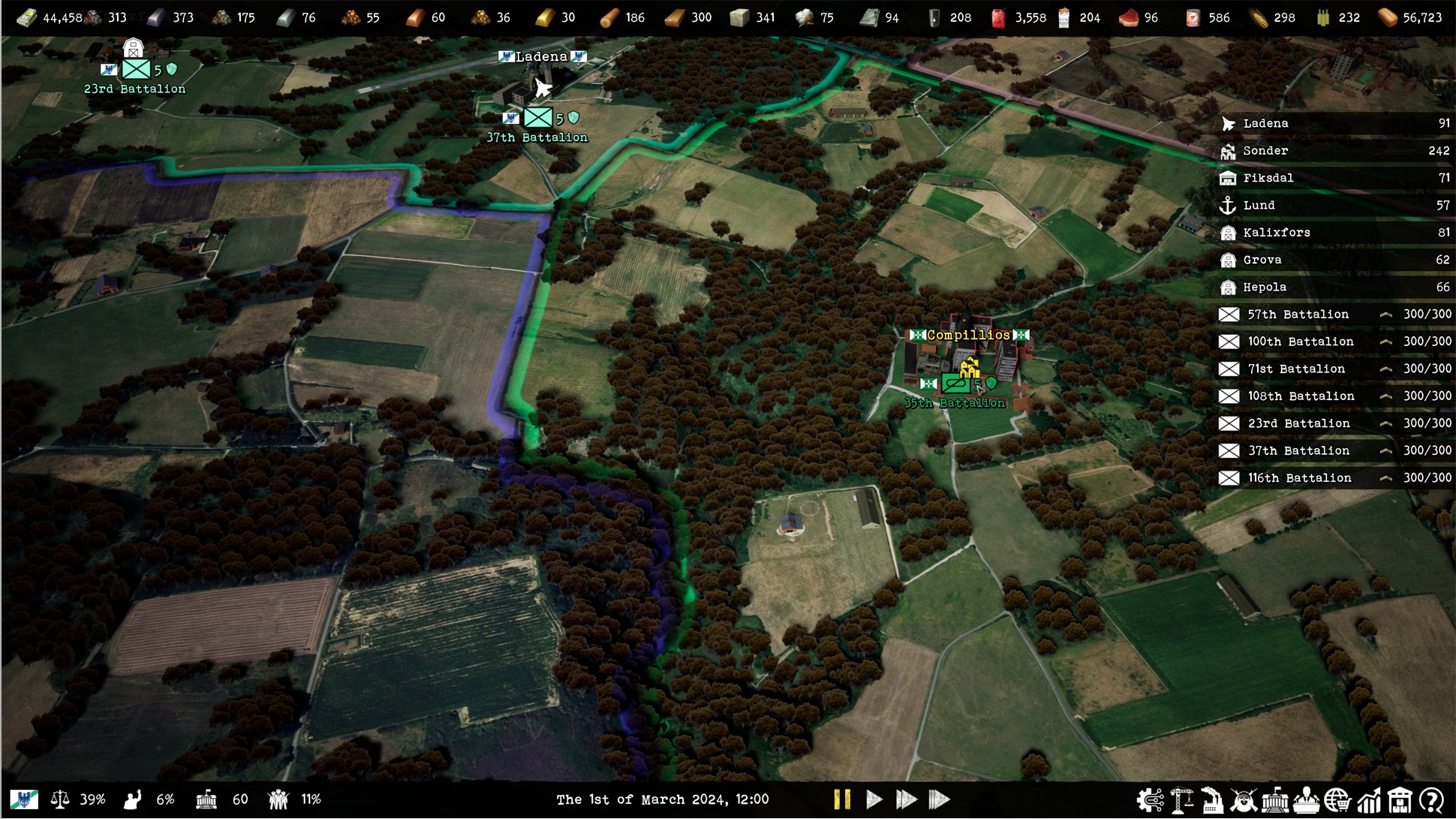Open the question mark help menu
The image size is (1456, 819).
pos(1432,801)
